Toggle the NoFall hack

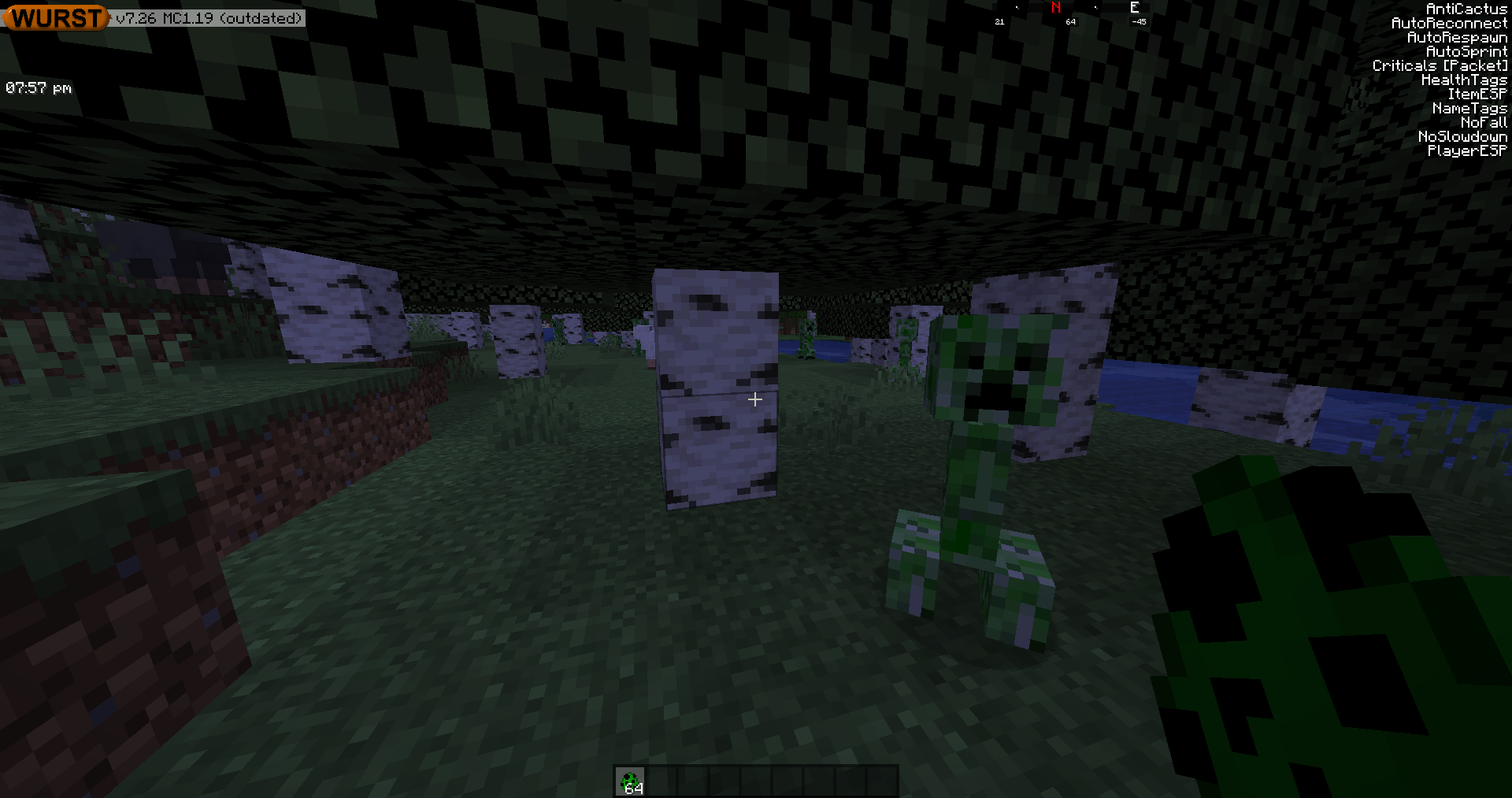click(x=1484, y=122)
